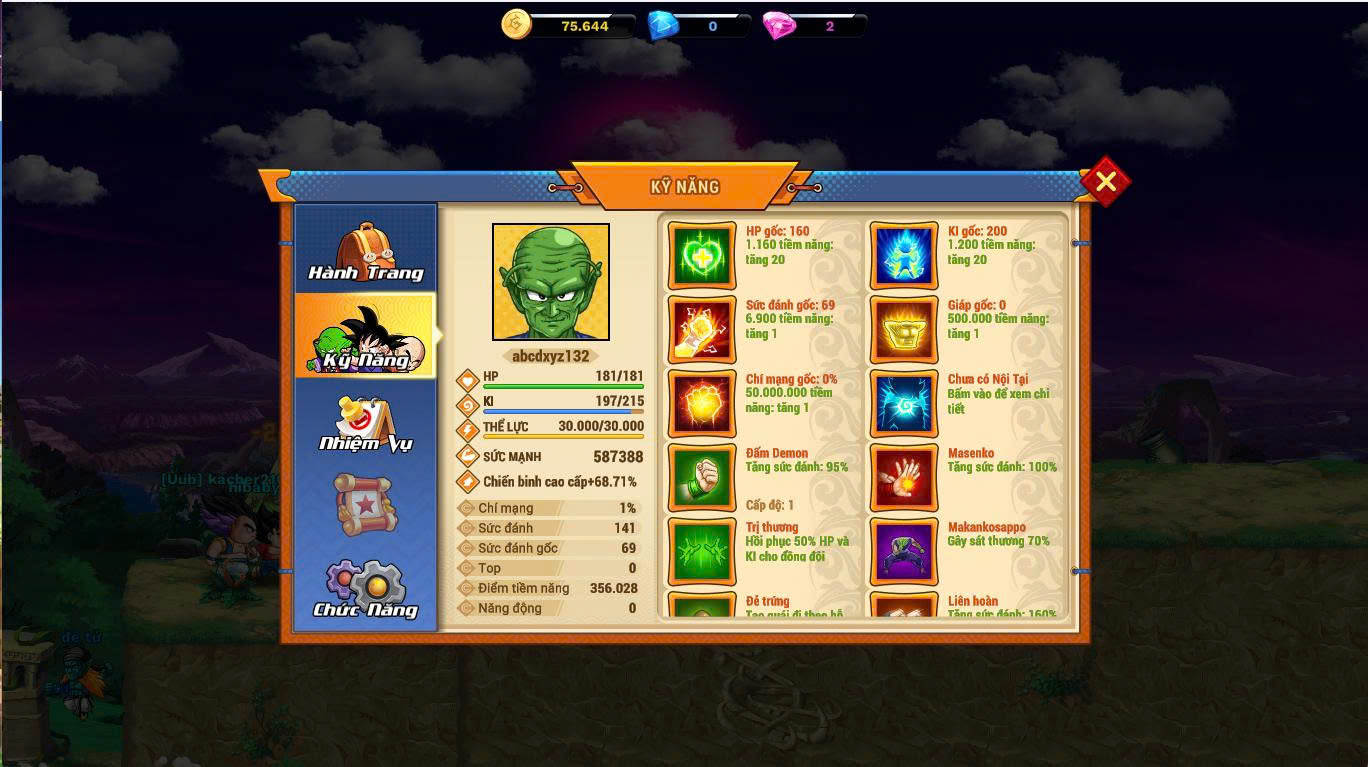
Task: Upgrade HP gốc with the green heart icon
Action: [x=702, y=256]
